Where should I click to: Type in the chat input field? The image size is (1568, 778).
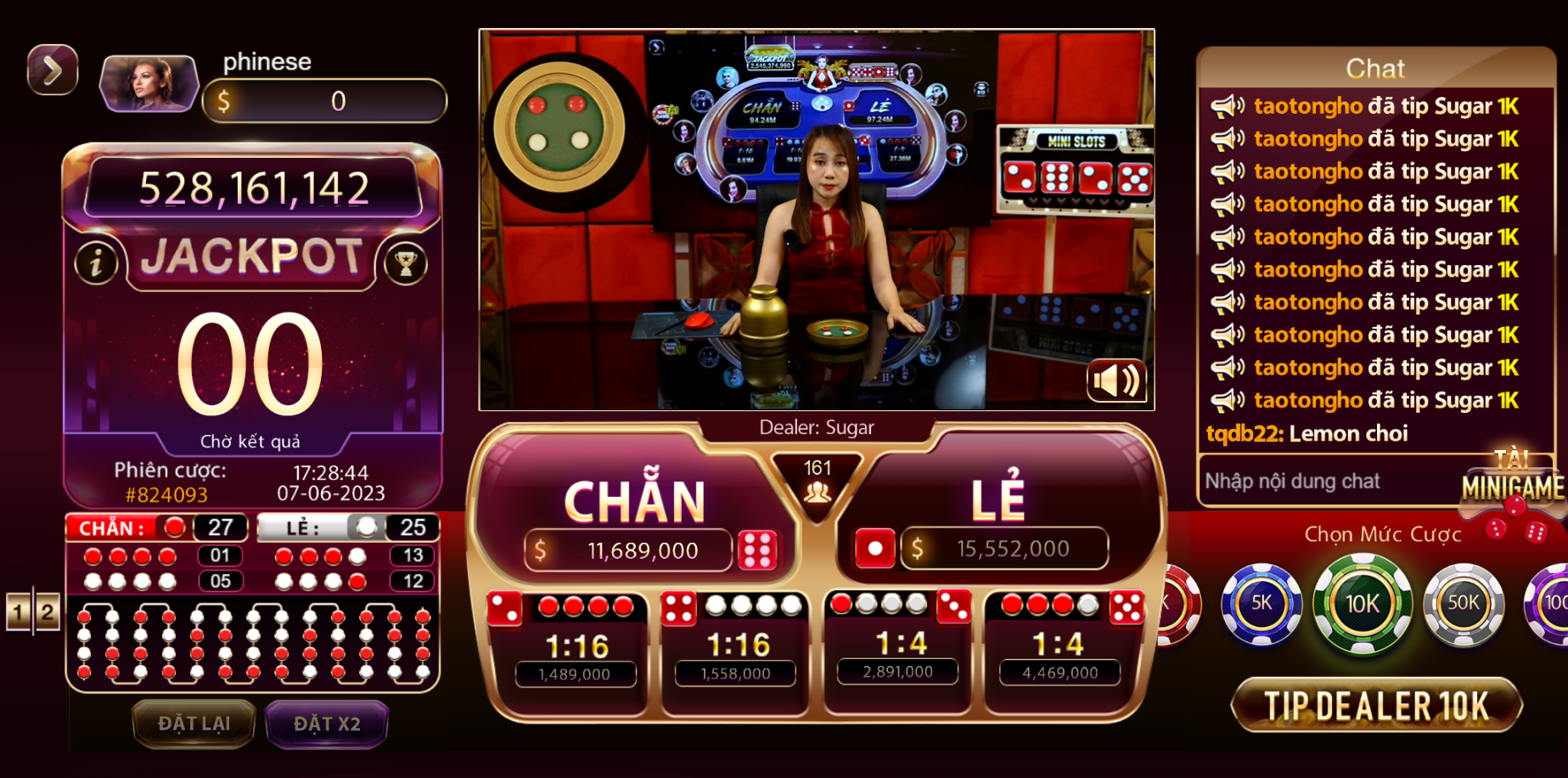tap(1324, 482)
